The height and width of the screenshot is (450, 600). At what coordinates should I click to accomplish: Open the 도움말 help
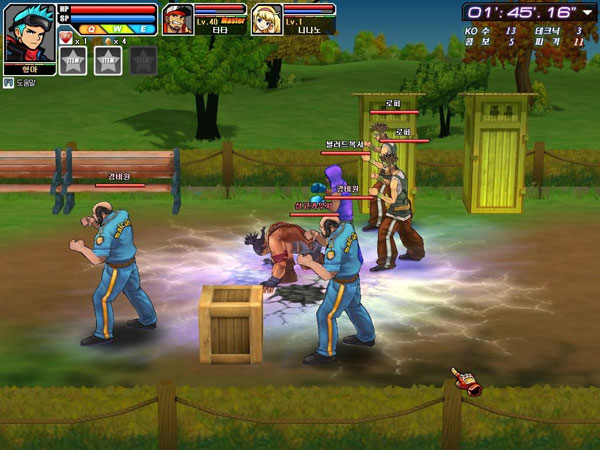(24, 83)
